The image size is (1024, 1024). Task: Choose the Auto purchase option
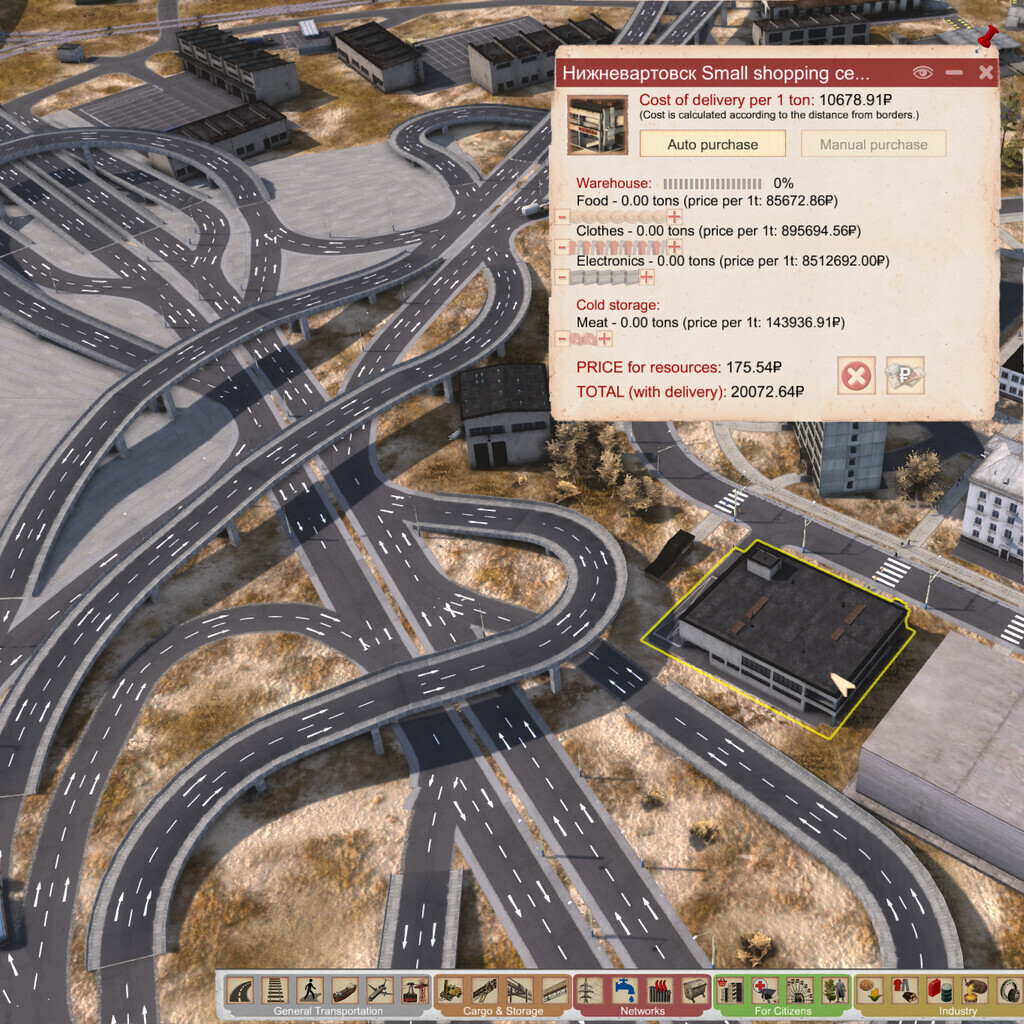pyautogui.click(x=713, y=144)
